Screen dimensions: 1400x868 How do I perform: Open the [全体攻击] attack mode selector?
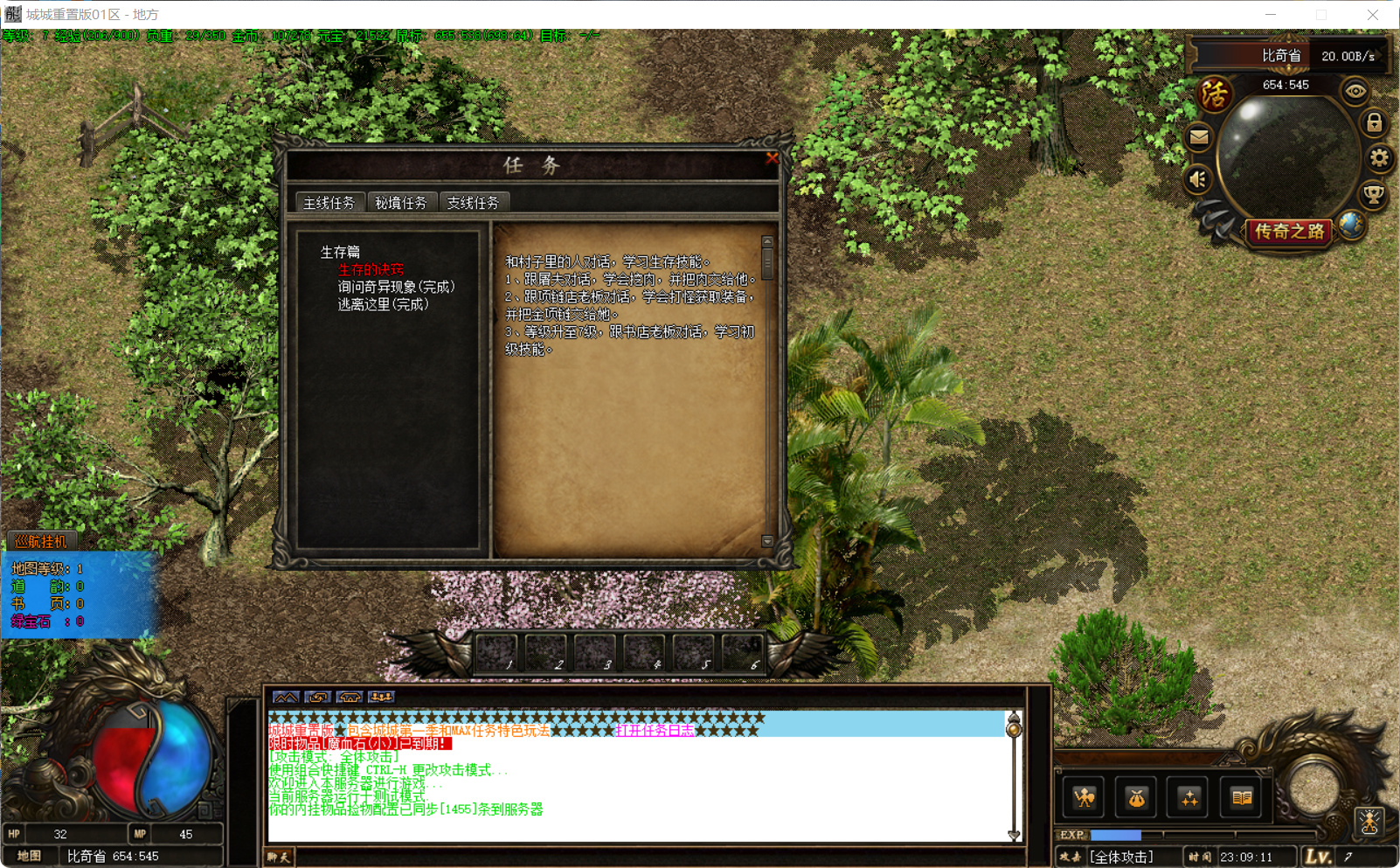click(x=1121, y=857)
